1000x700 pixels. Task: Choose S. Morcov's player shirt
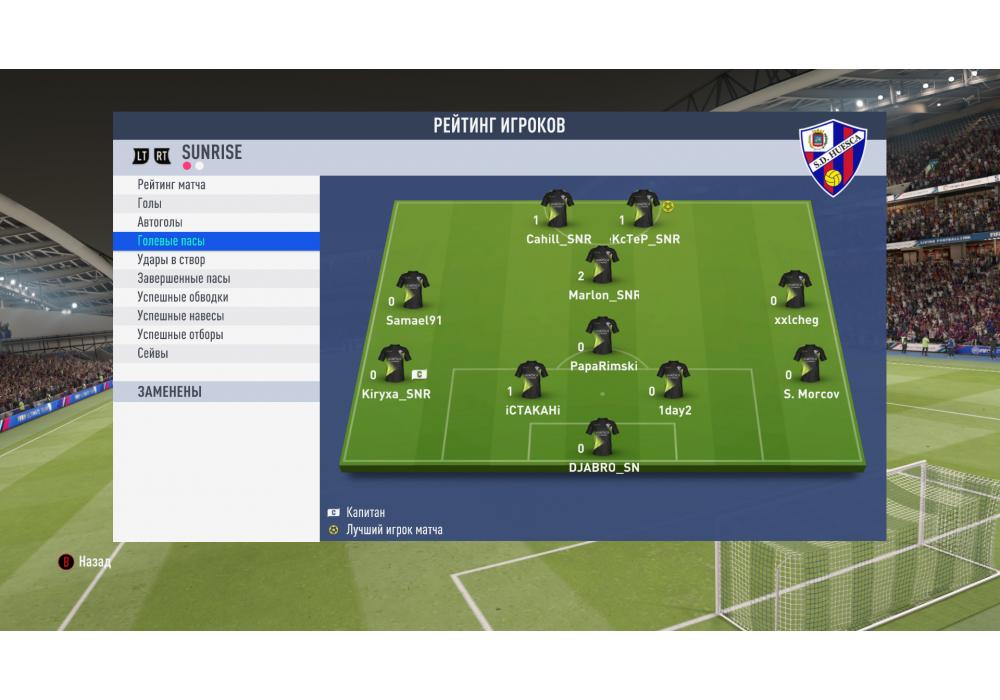pos(809,364)
